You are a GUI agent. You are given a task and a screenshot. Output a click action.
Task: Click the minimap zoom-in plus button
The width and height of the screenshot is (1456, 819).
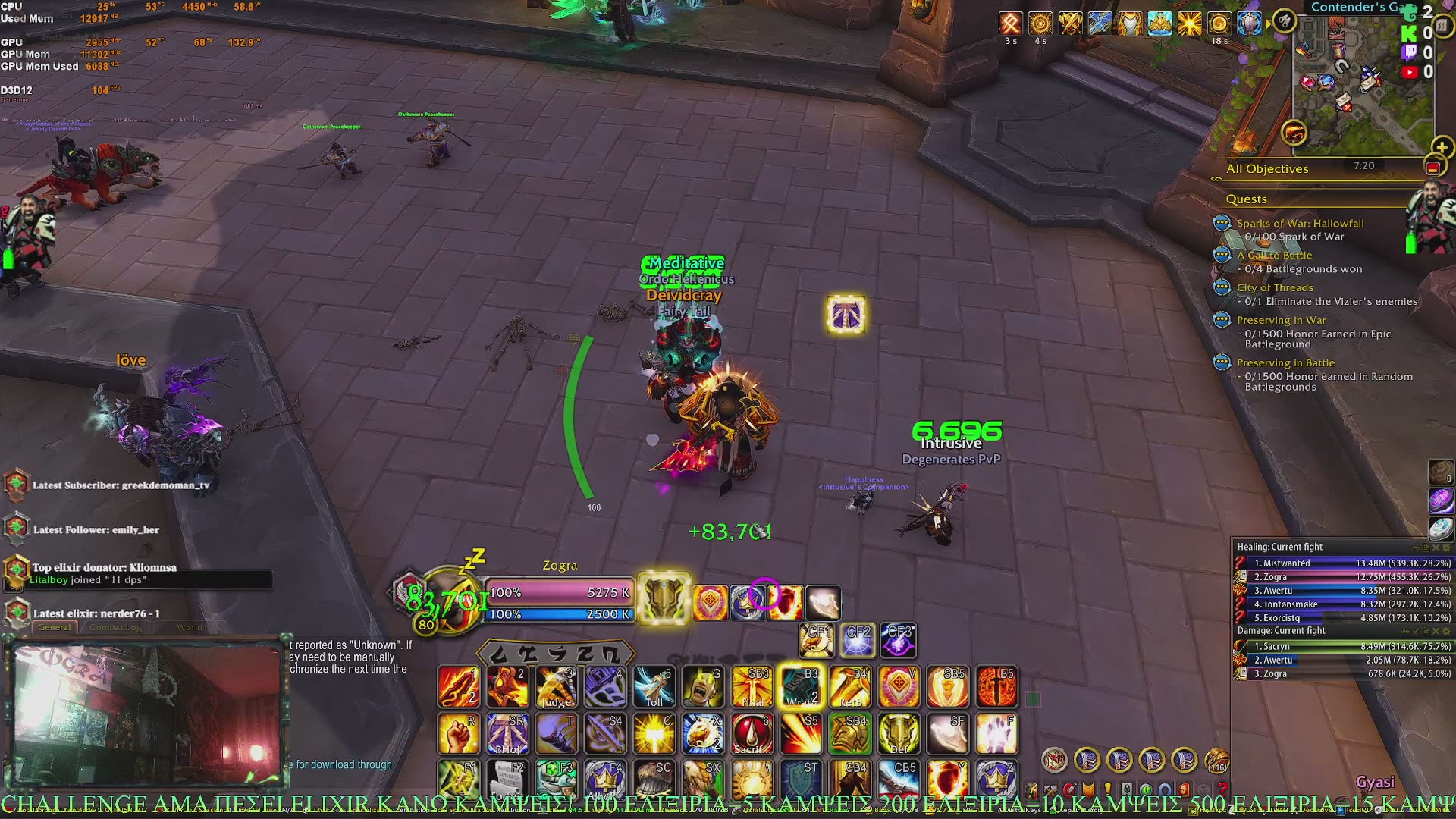pos(1442,147)
